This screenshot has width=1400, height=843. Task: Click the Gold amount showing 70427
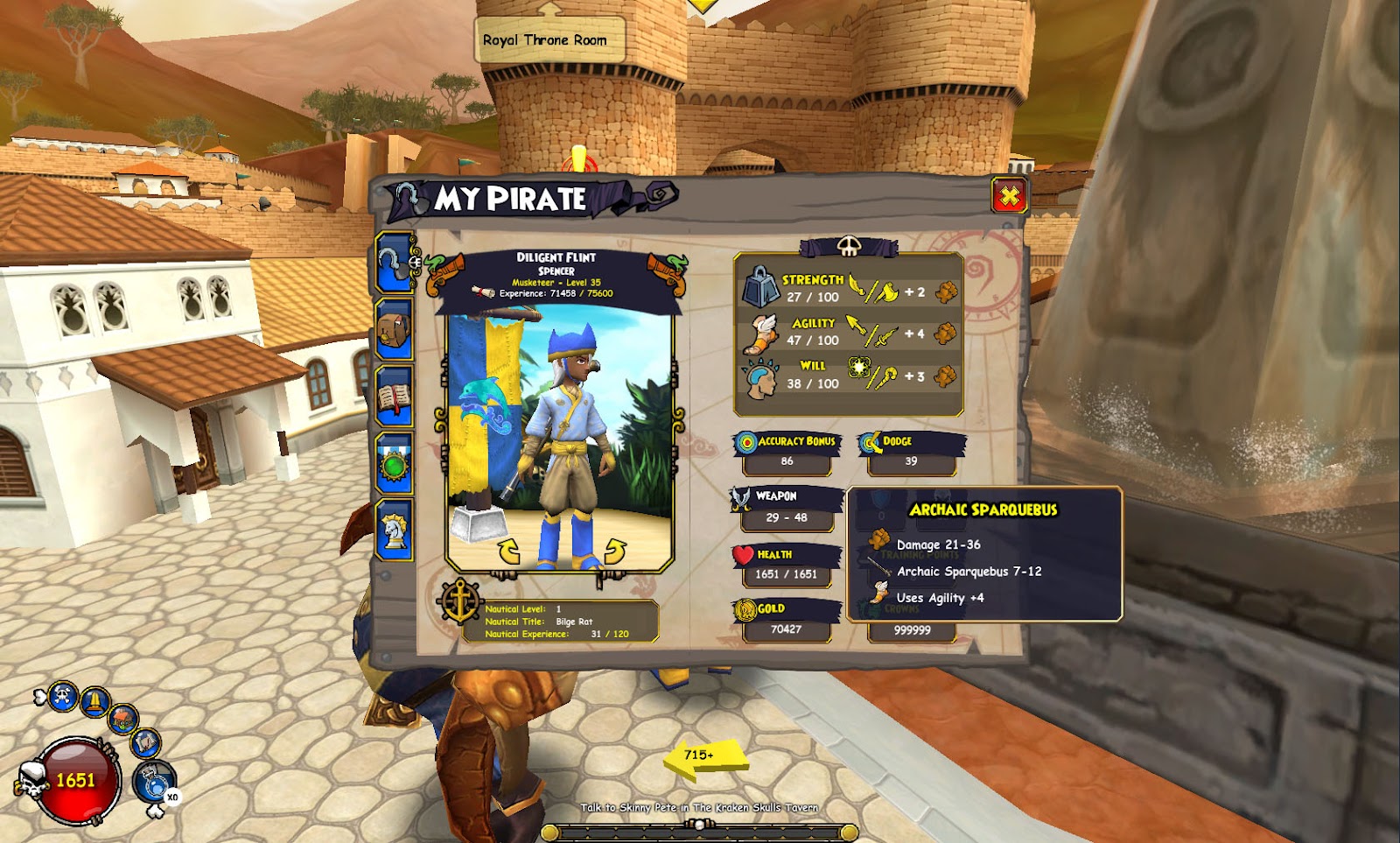tap(787, 627)
